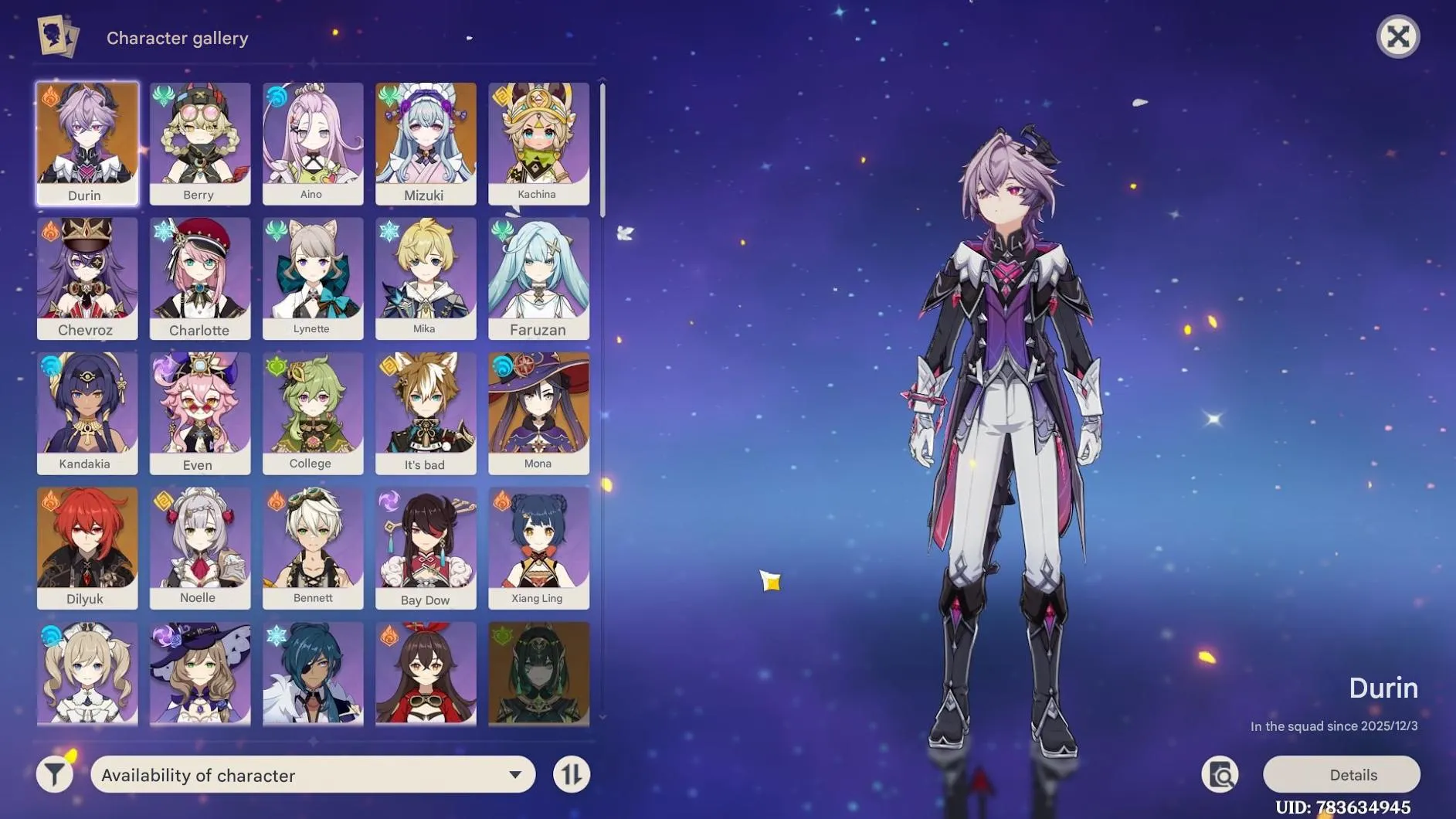Toggle the sort order icon
The image size is (1456, 819).
(571, 774)
